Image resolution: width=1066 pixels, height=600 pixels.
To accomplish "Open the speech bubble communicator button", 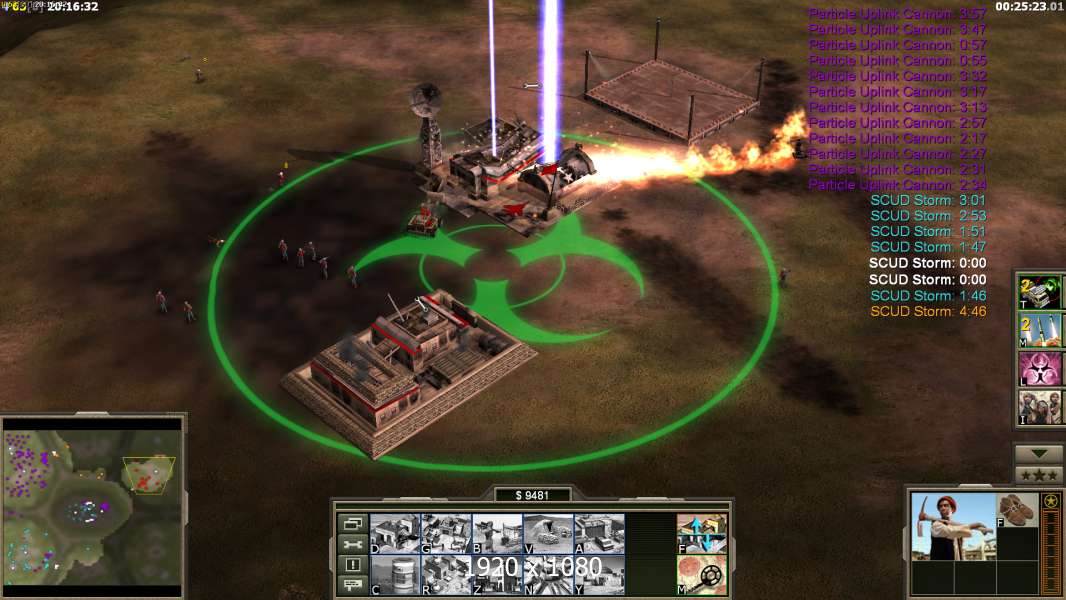I will (x=352, y=586).
